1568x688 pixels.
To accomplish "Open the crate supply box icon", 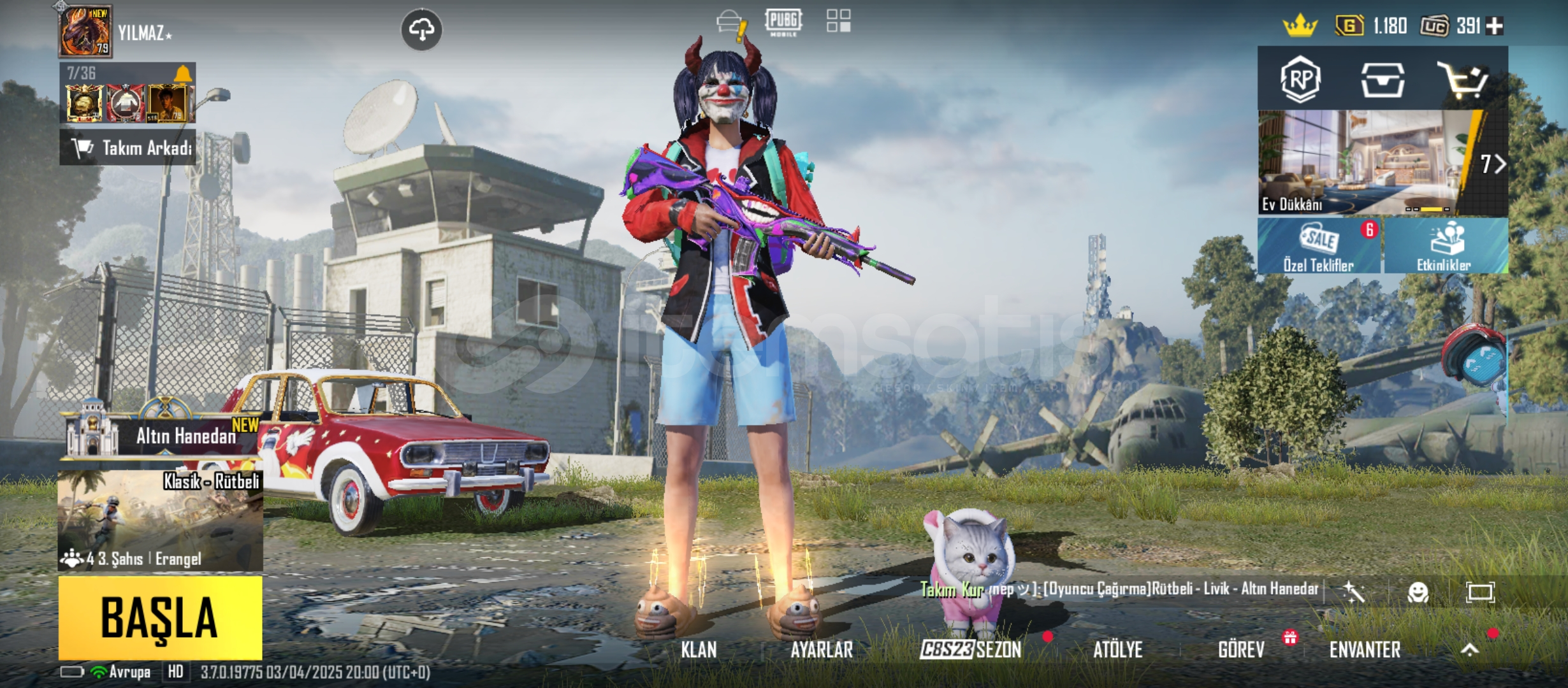I will [1382, 80].
